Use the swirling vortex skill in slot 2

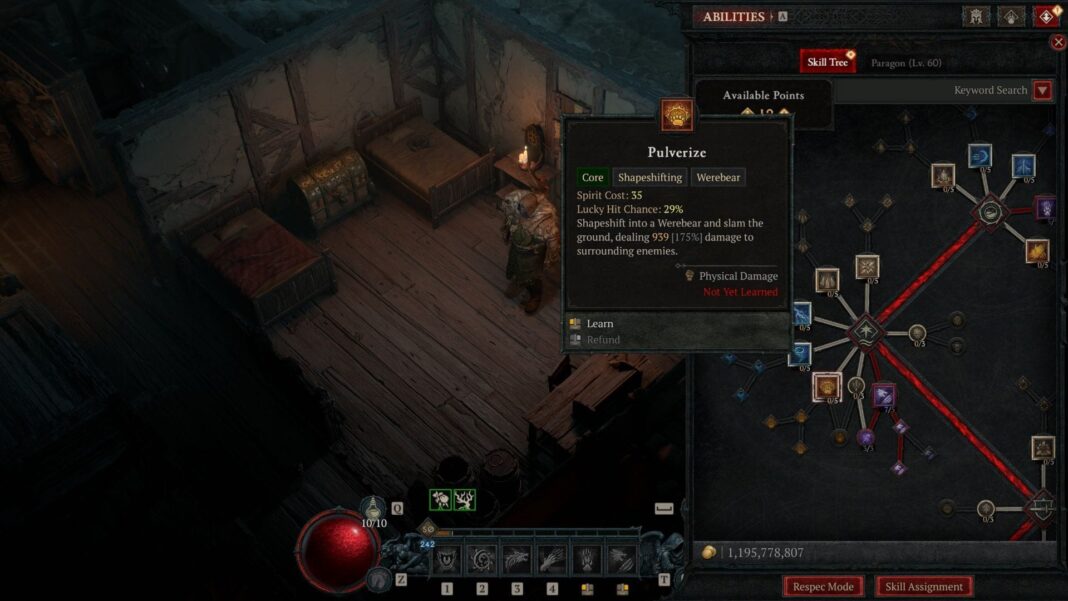pos(482,560)
